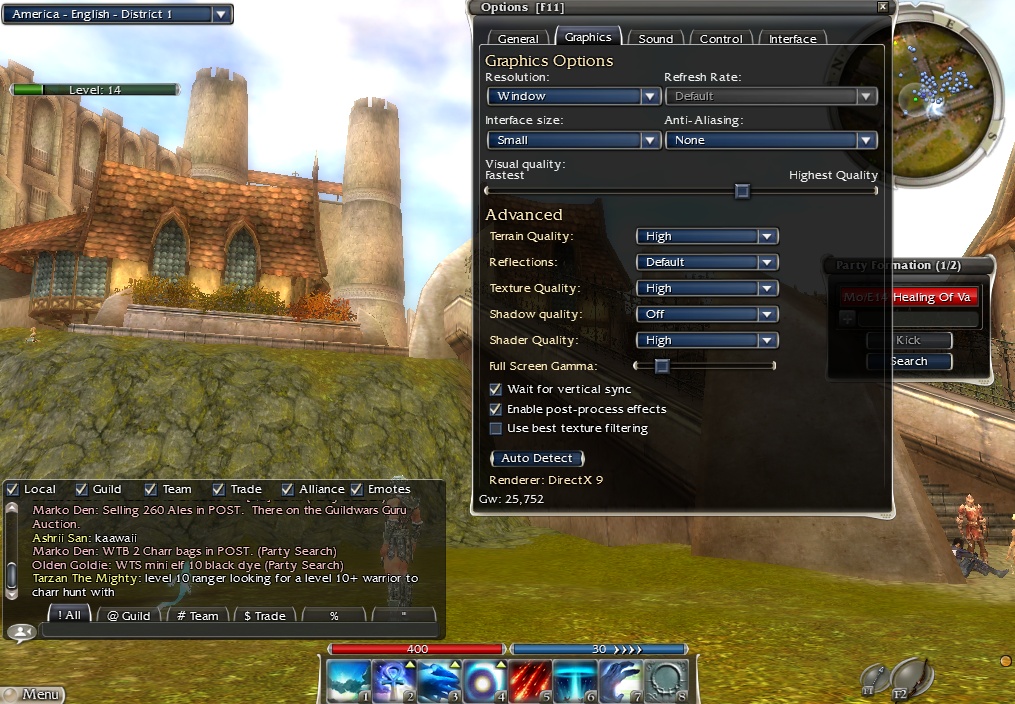Open the Resolution dropdown

pyautogui.click(x=573, y=96)
